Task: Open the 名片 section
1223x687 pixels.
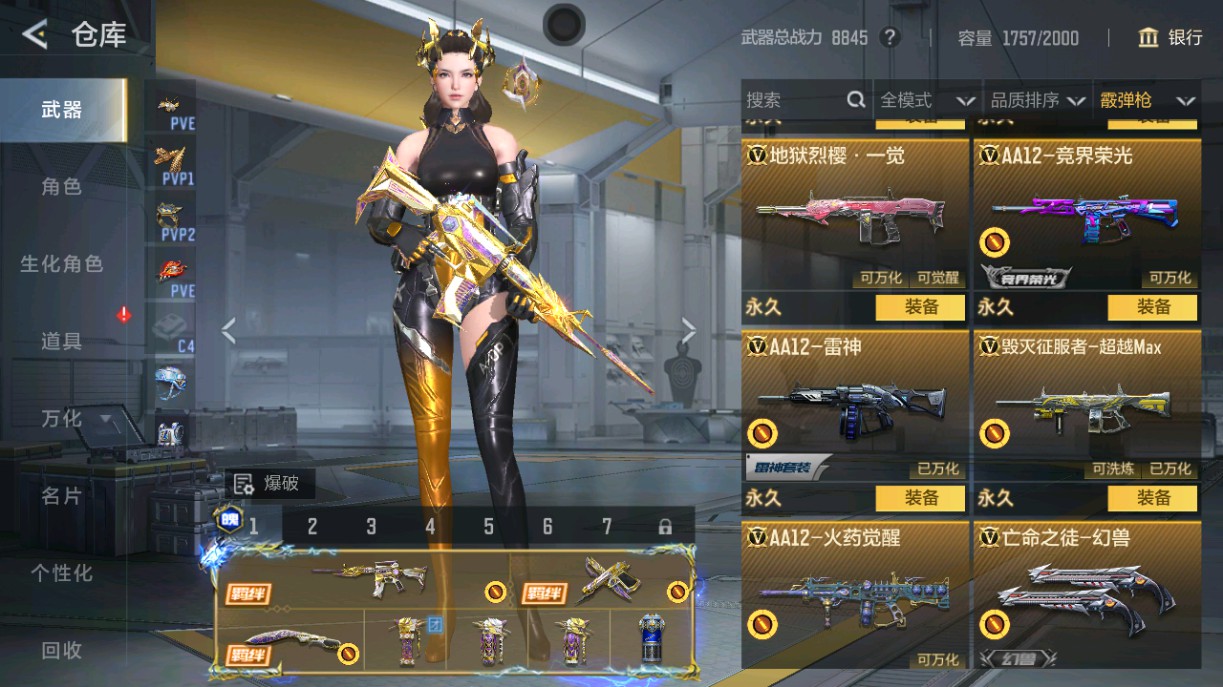Action: pyautogui.click(x=61, y=496)
